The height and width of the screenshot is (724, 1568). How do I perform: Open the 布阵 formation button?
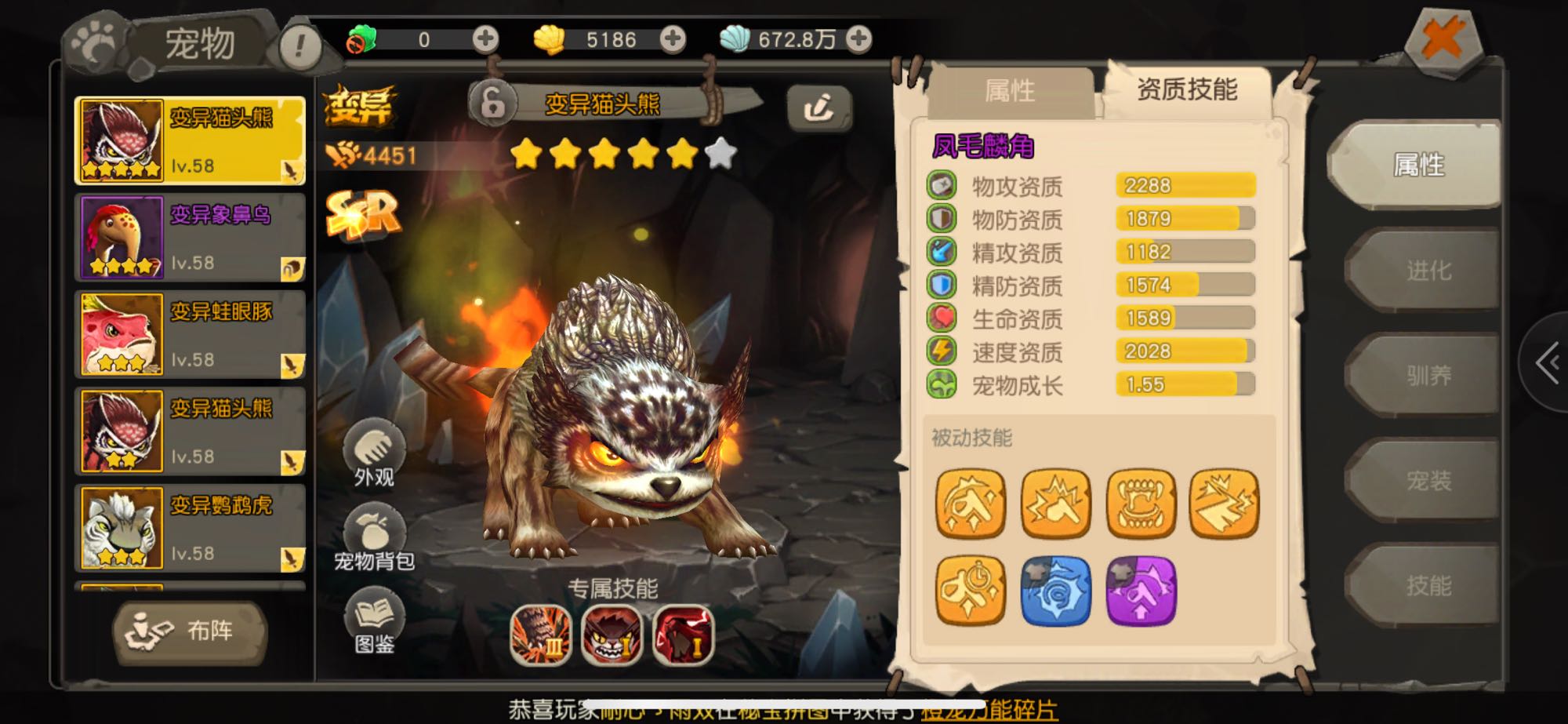(x=190, y=631)
